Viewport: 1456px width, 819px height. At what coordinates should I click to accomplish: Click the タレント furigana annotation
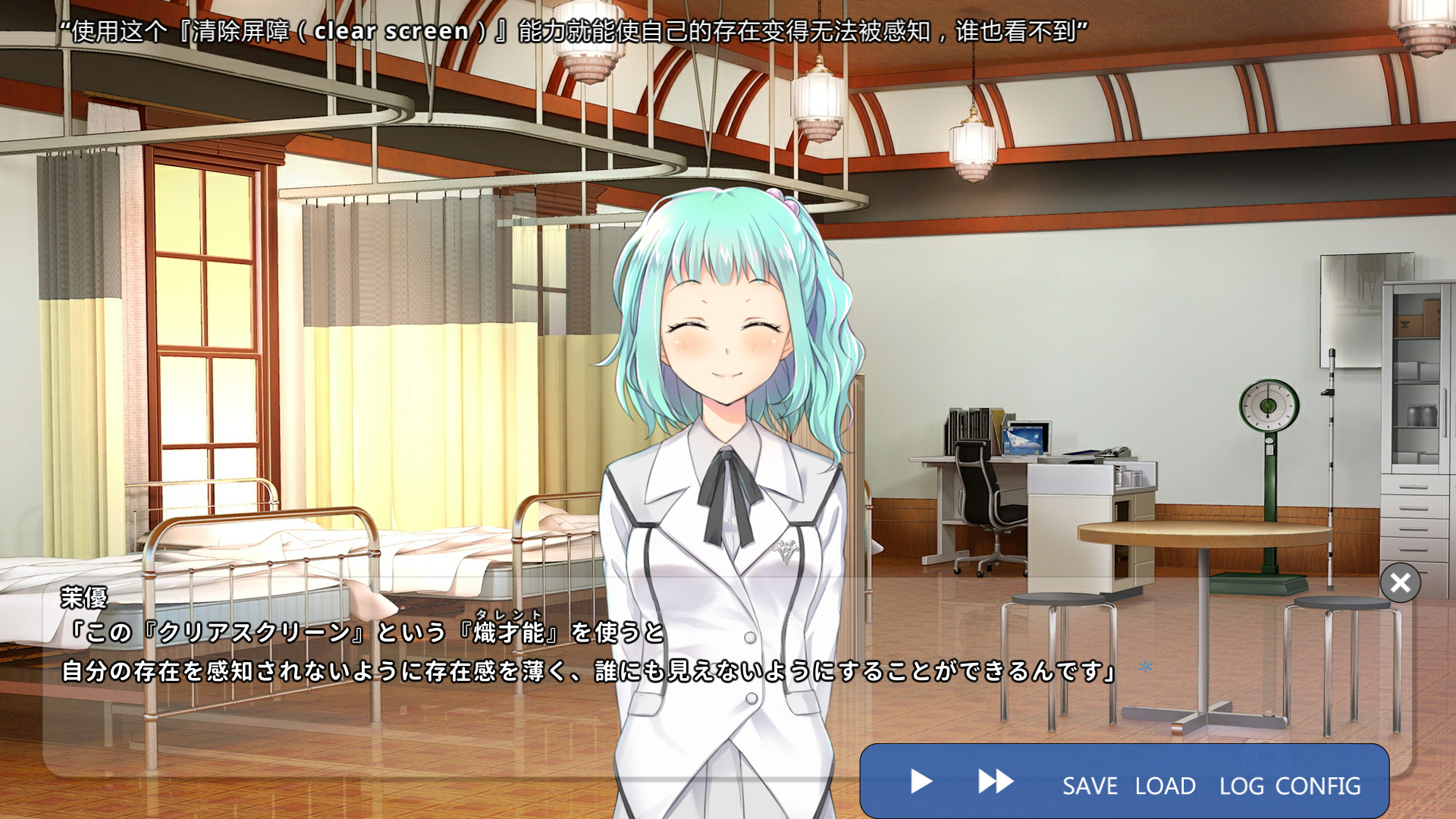tap(510, 613)
